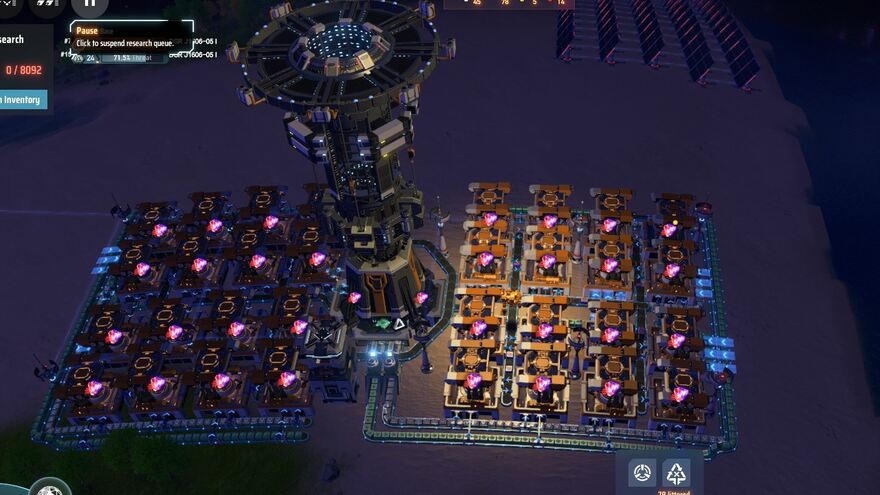Select the circular three-segment icon beside the recycle icon
This screenshot has width=880, height=495.
point(642,473)
